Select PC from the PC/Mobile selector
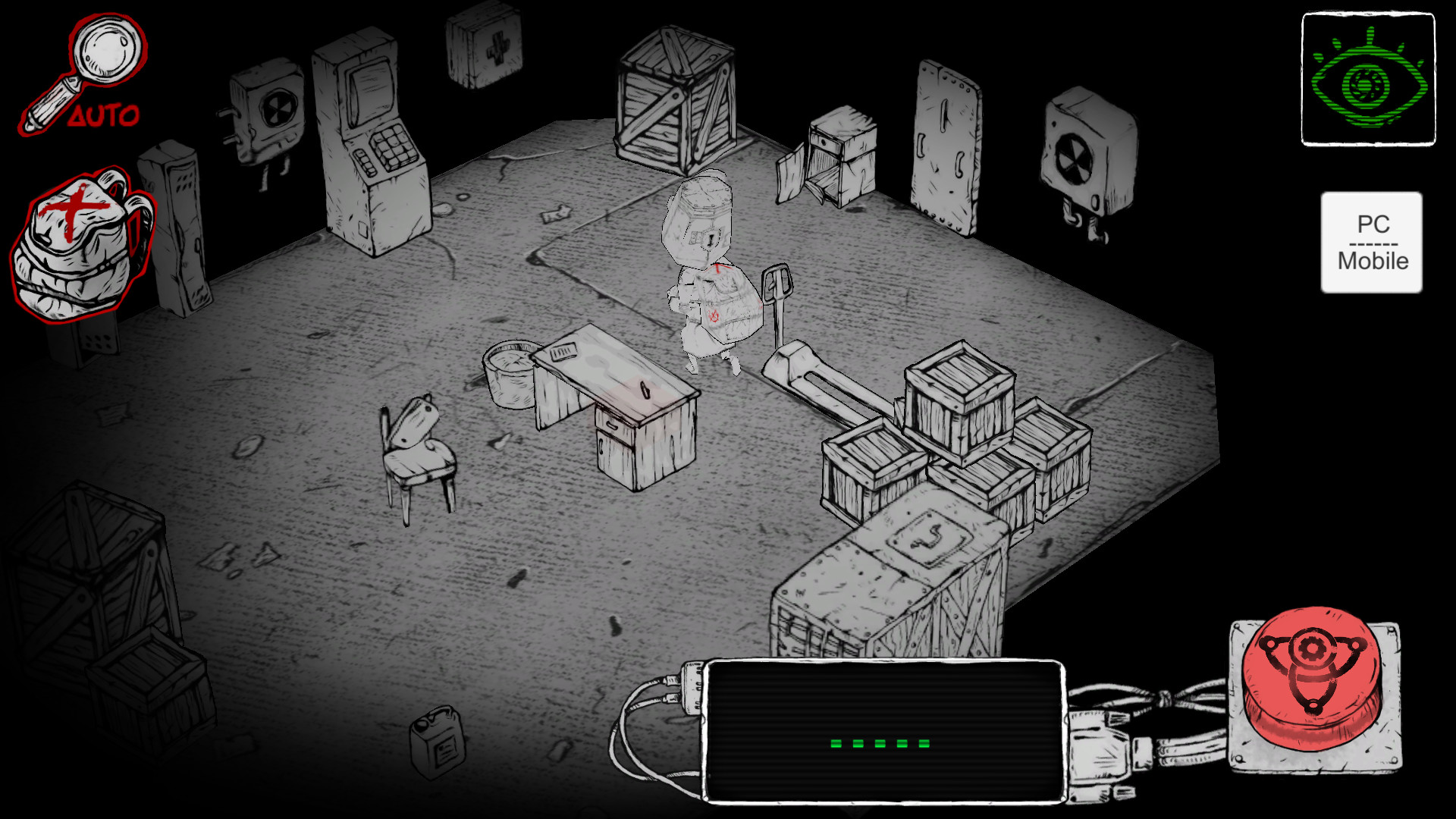This screenshot has height=819, width=1456. [1374, 223]
